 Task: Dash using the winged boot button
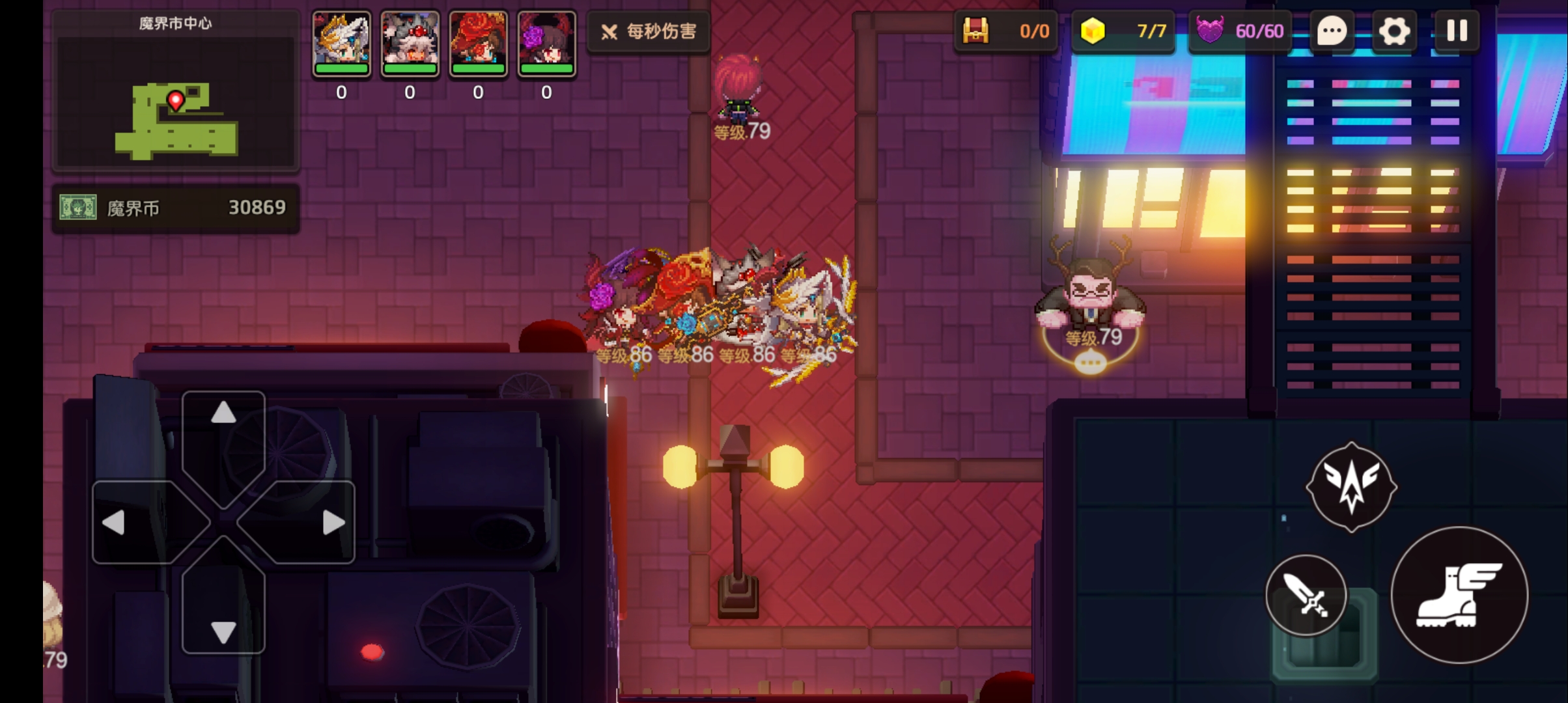point(1459,595)
